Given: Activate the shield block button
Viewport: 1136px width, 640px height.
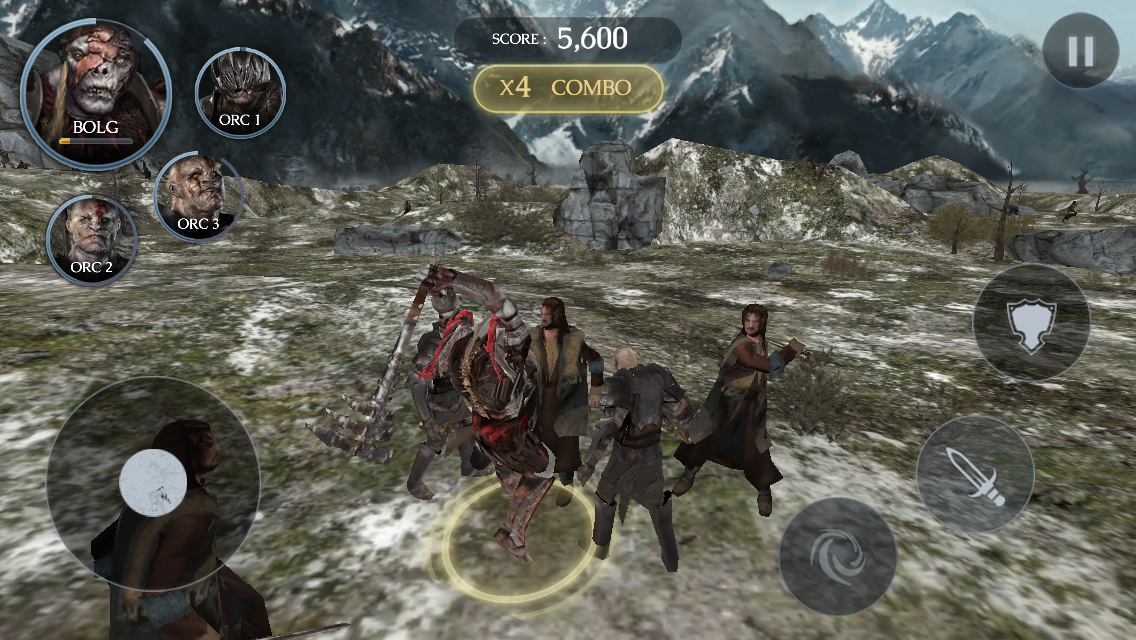Looking at the screenshot, I should [1031, 322].
